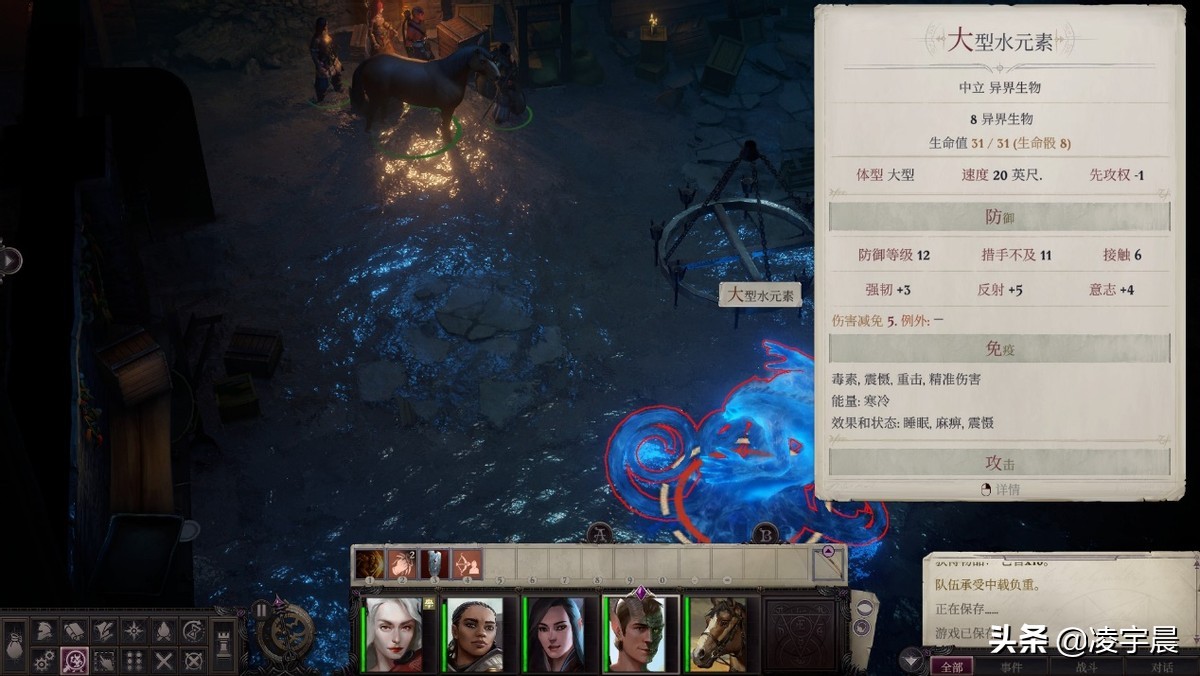Open the campfire rest icon

164,631
